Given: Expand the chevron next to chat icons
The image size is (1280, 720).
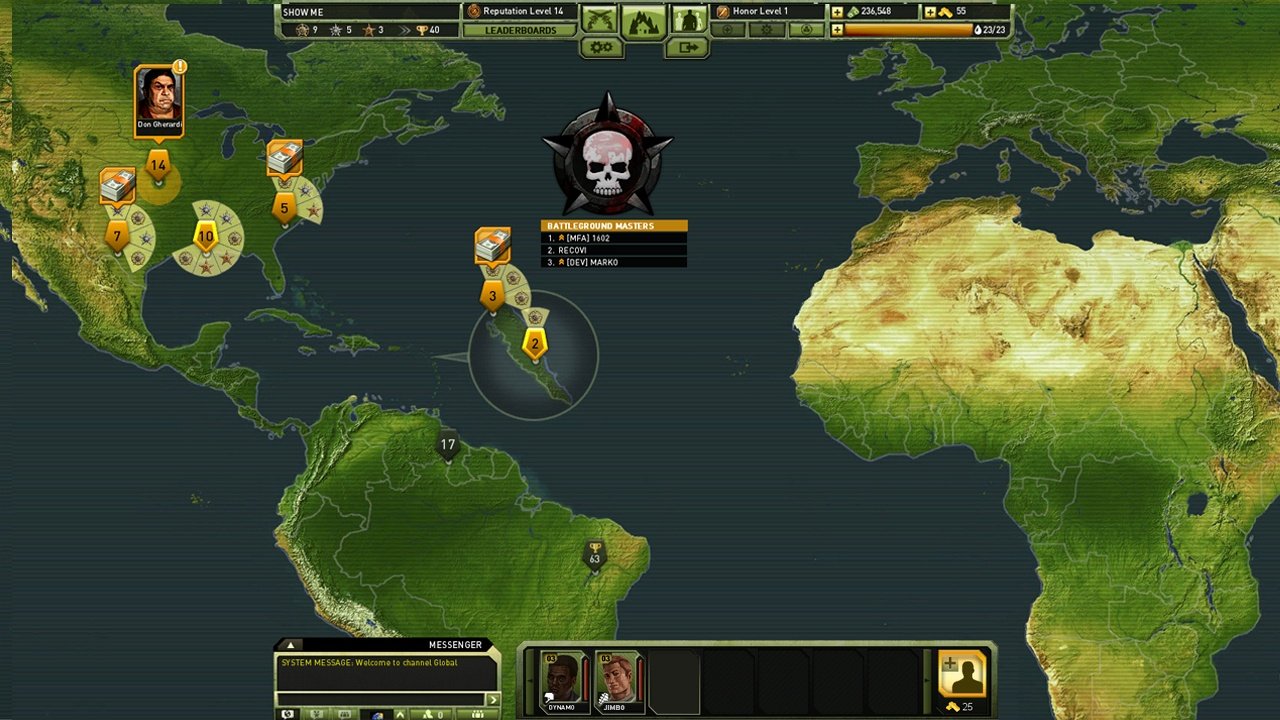Looking at the screenshot, I should 399,714.
